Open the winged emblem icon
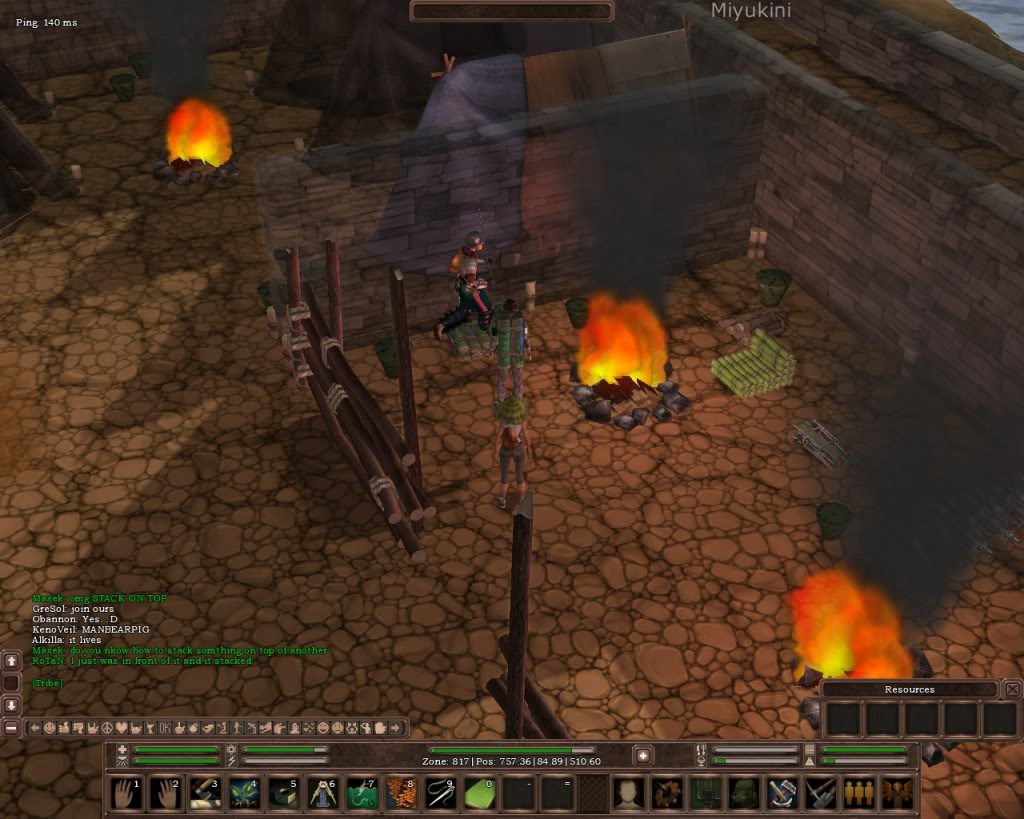Viewport: 1024px width, 819px height. pyautogui.click(x=897, y=793)
